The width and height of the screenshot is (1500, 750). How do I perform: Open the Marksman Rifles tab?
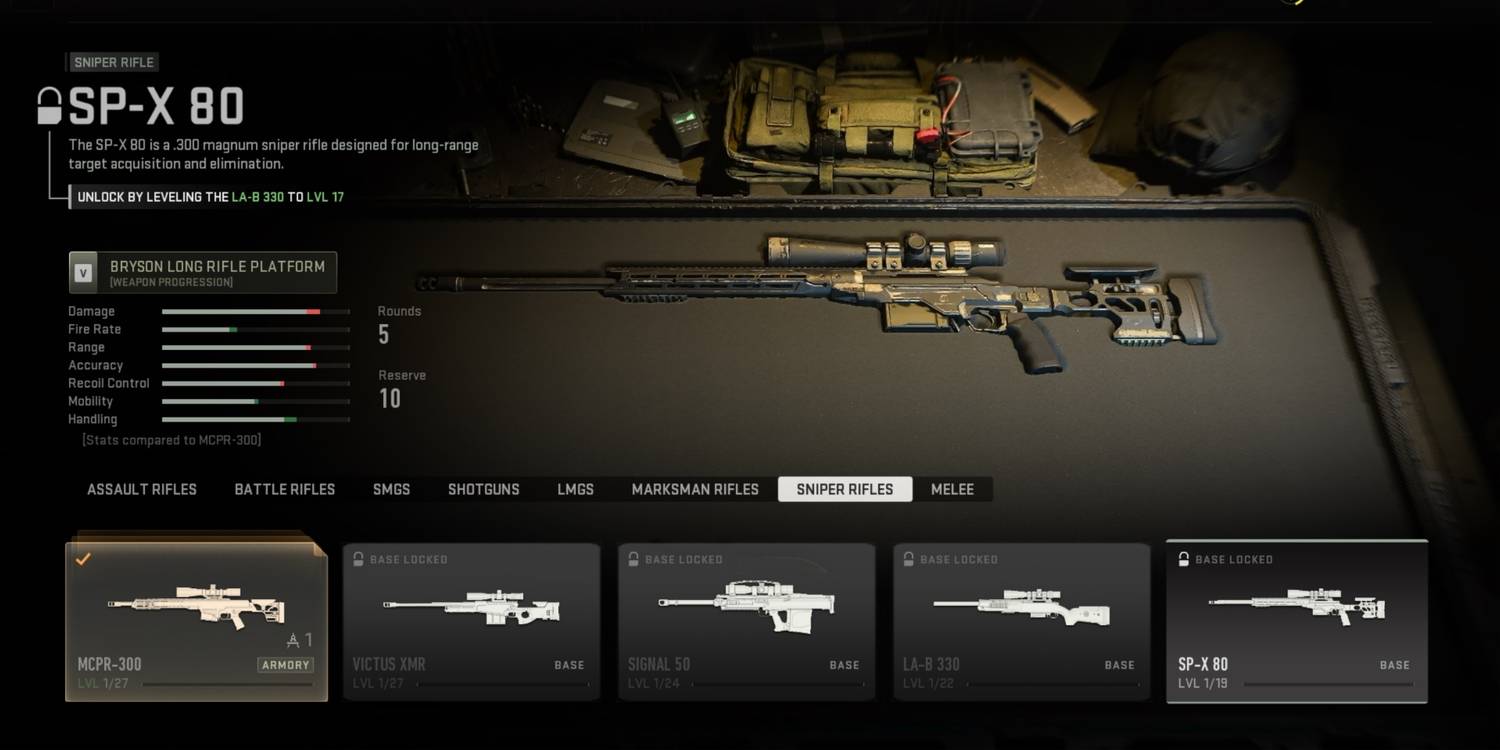pos(695,490)
